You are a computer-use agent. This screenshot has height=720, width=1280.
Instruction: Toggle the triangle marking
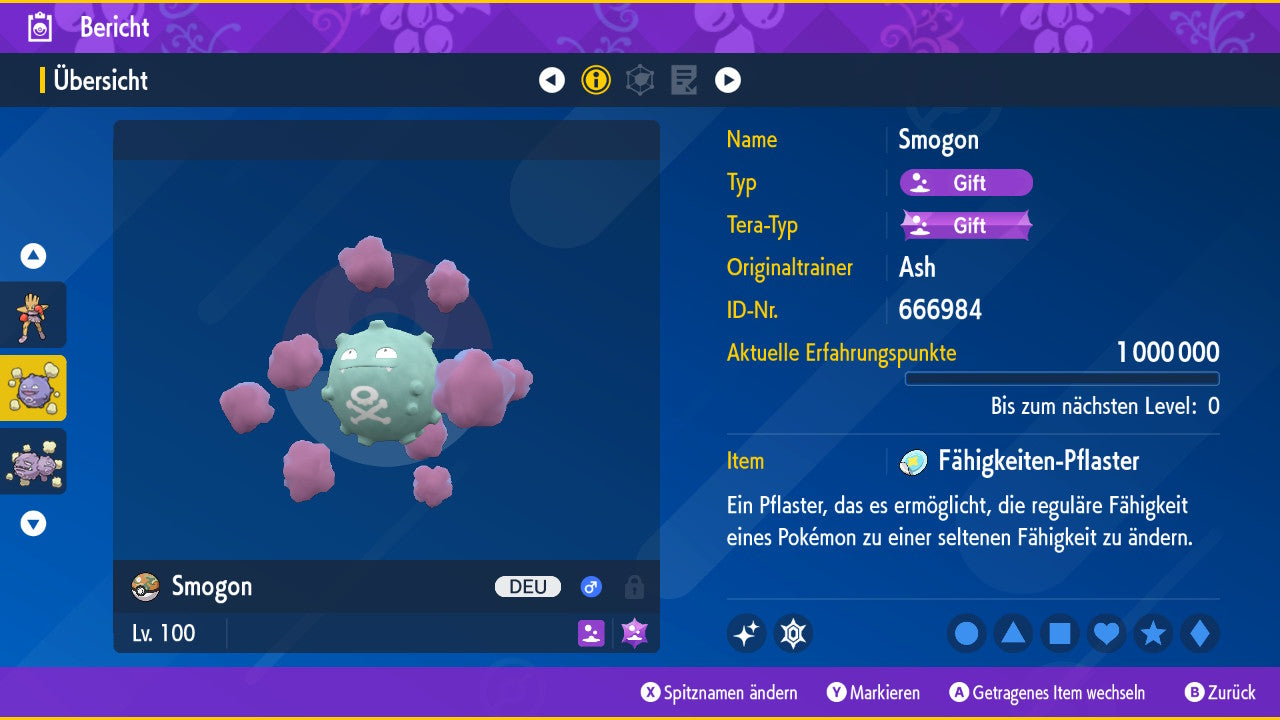tap(1013, 634)
